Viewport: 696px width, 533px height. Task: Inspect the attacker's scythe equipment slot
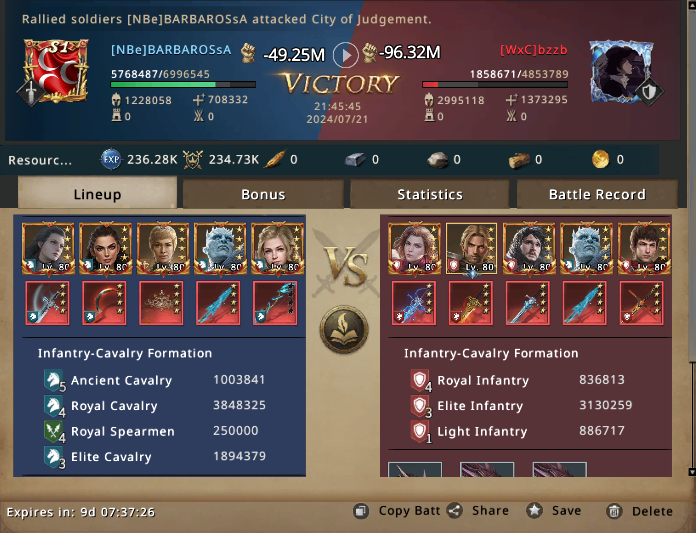tap(47, 303)
